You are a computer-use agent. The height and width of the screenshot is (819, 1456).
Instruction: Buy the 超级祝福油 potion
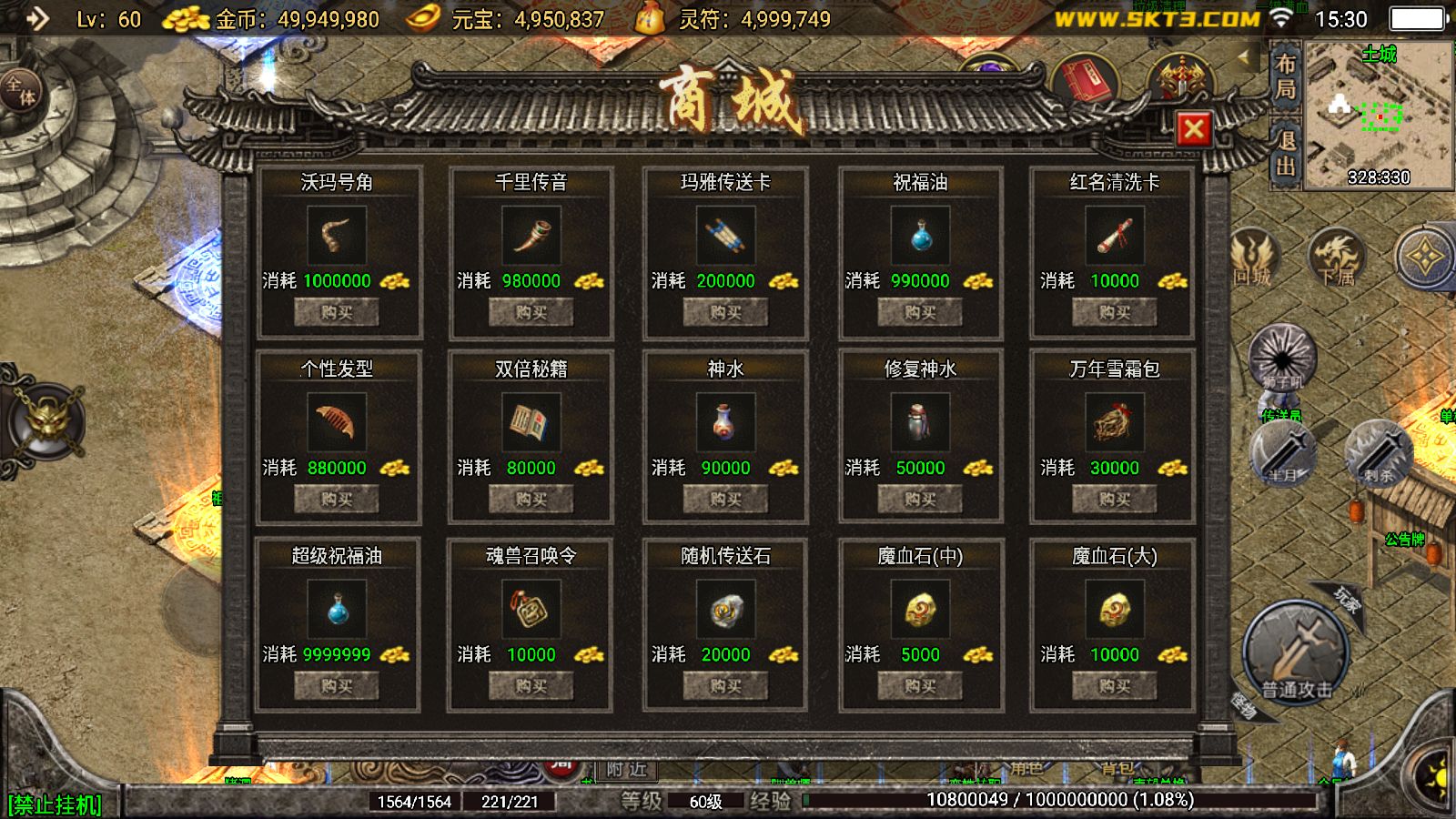click(x=336, y=685)
